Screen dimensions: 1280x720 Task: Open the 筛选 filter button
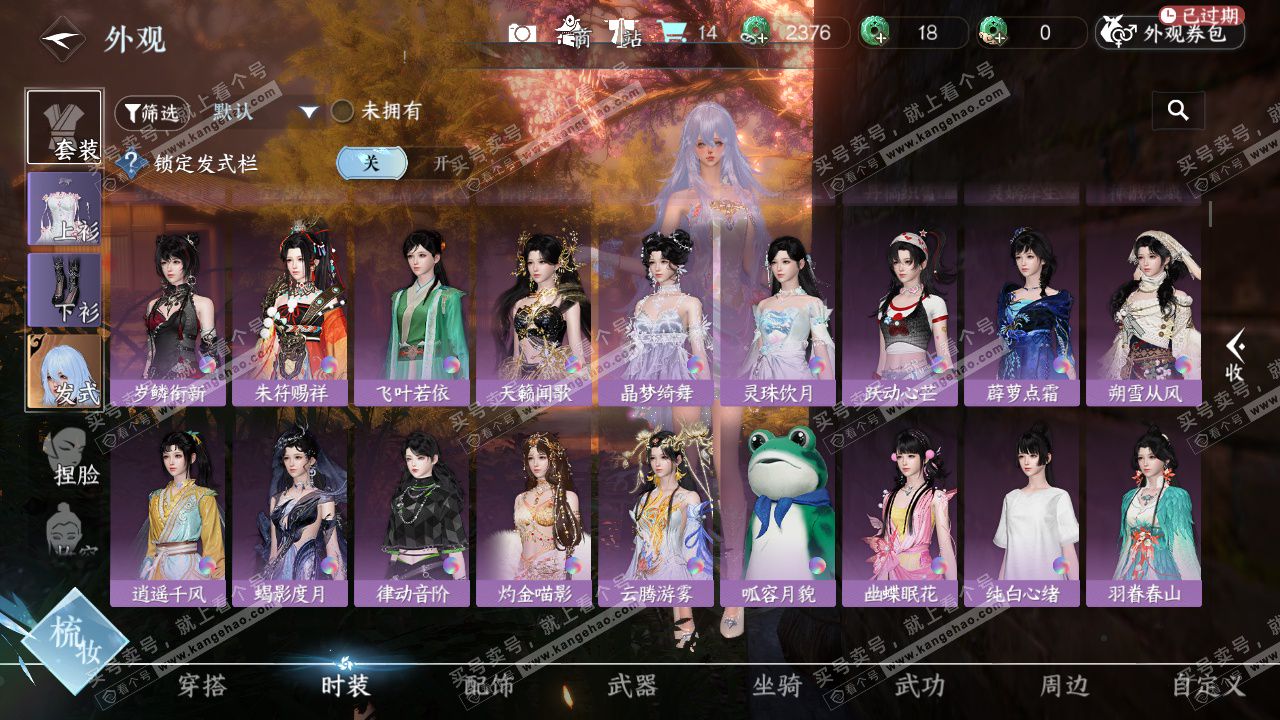152,113
